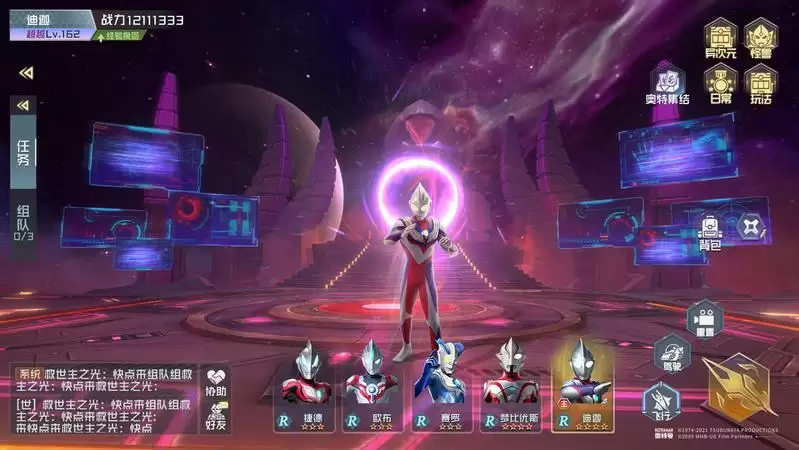Open the 协助 (Assist) heart button
The width and height of the screenshot is (799, 450).
pos(216,380)
